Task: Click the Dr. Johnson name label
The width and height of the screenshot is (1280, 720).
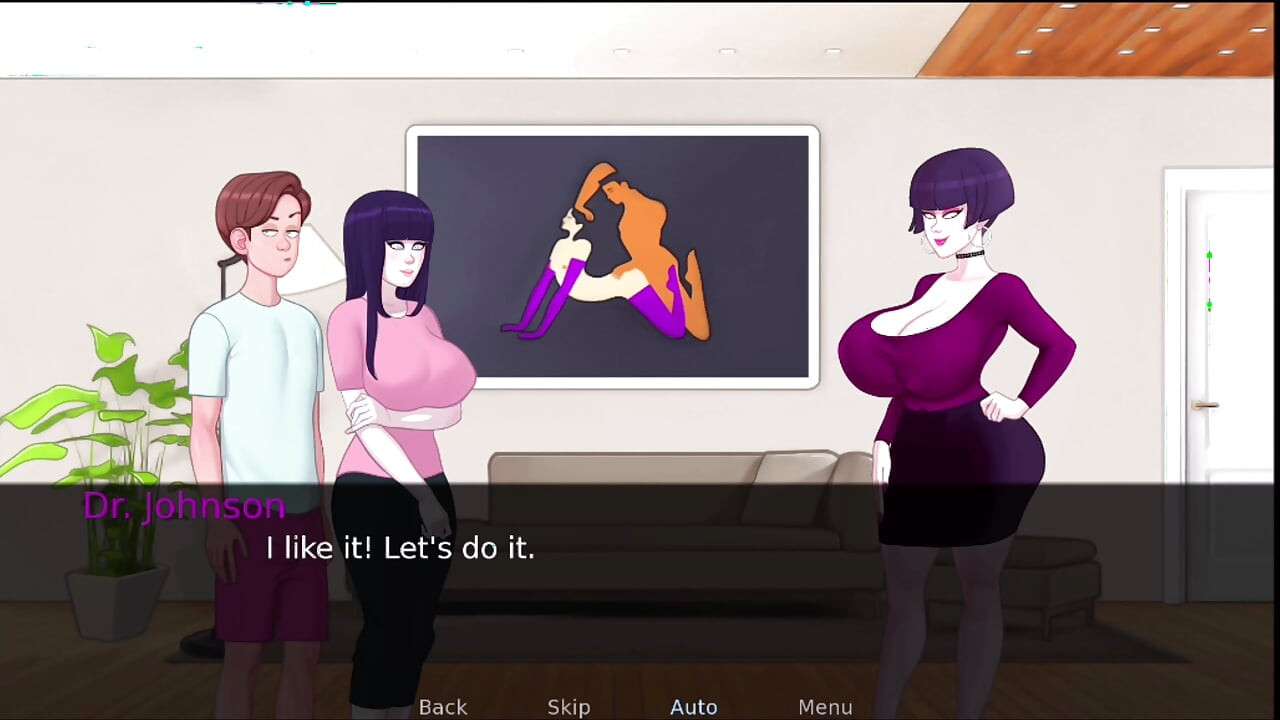Action: (x=184, y=506)
